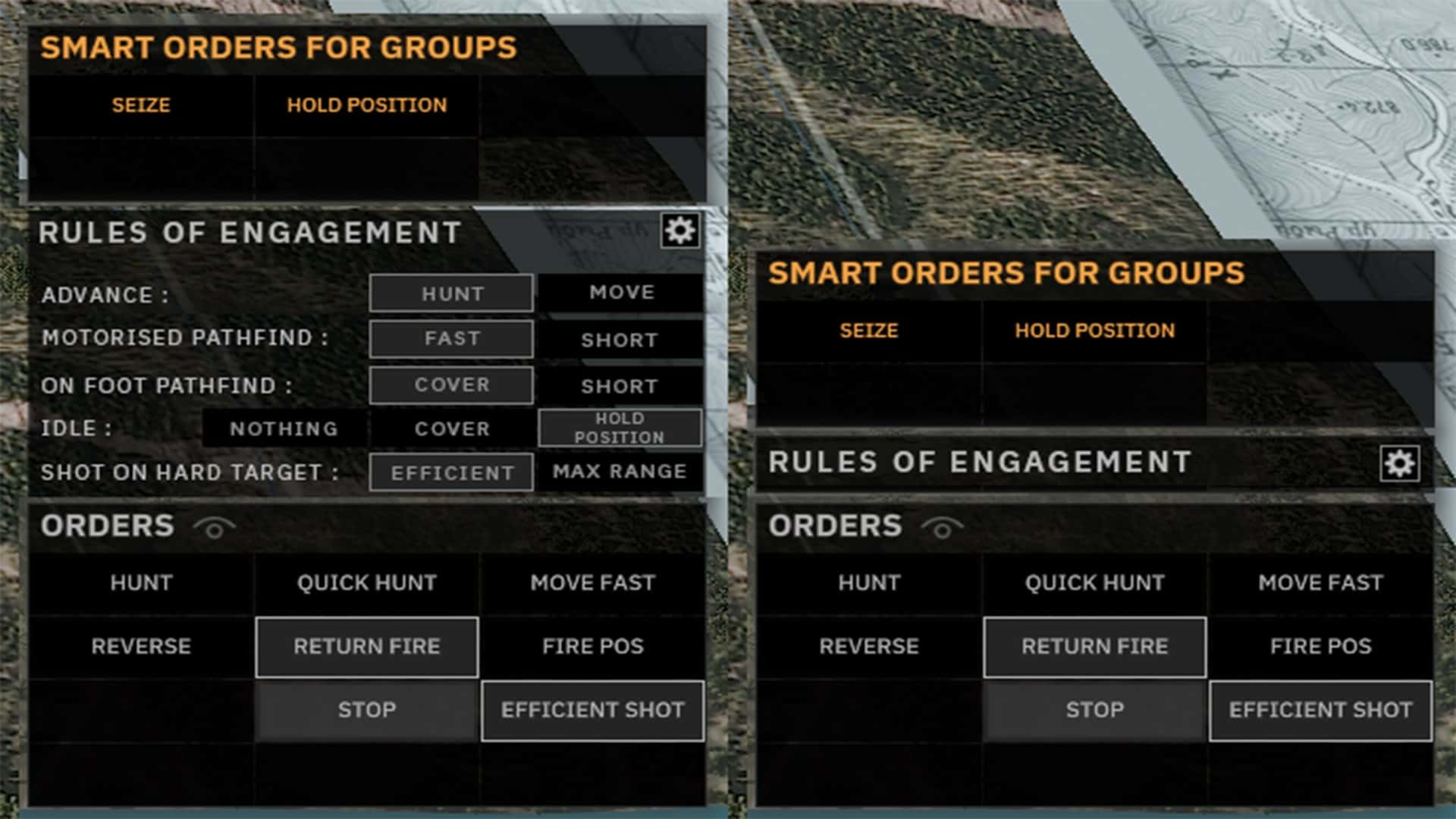Activate Hold Position in the right smart orders panel

click(1095, 331)
